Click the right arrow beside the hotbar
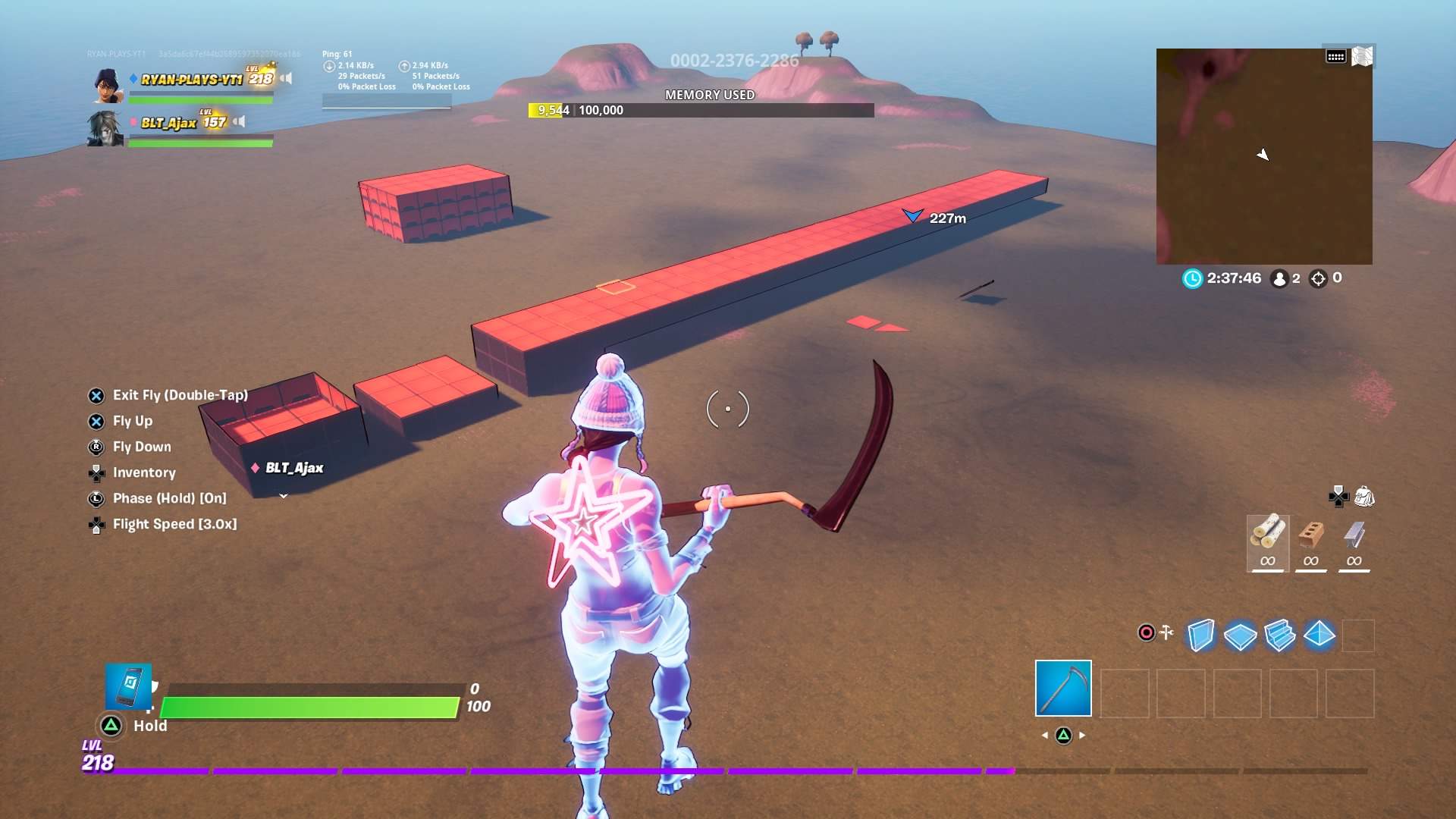Screen dimensions: 1456x819 coord(1084,735)
